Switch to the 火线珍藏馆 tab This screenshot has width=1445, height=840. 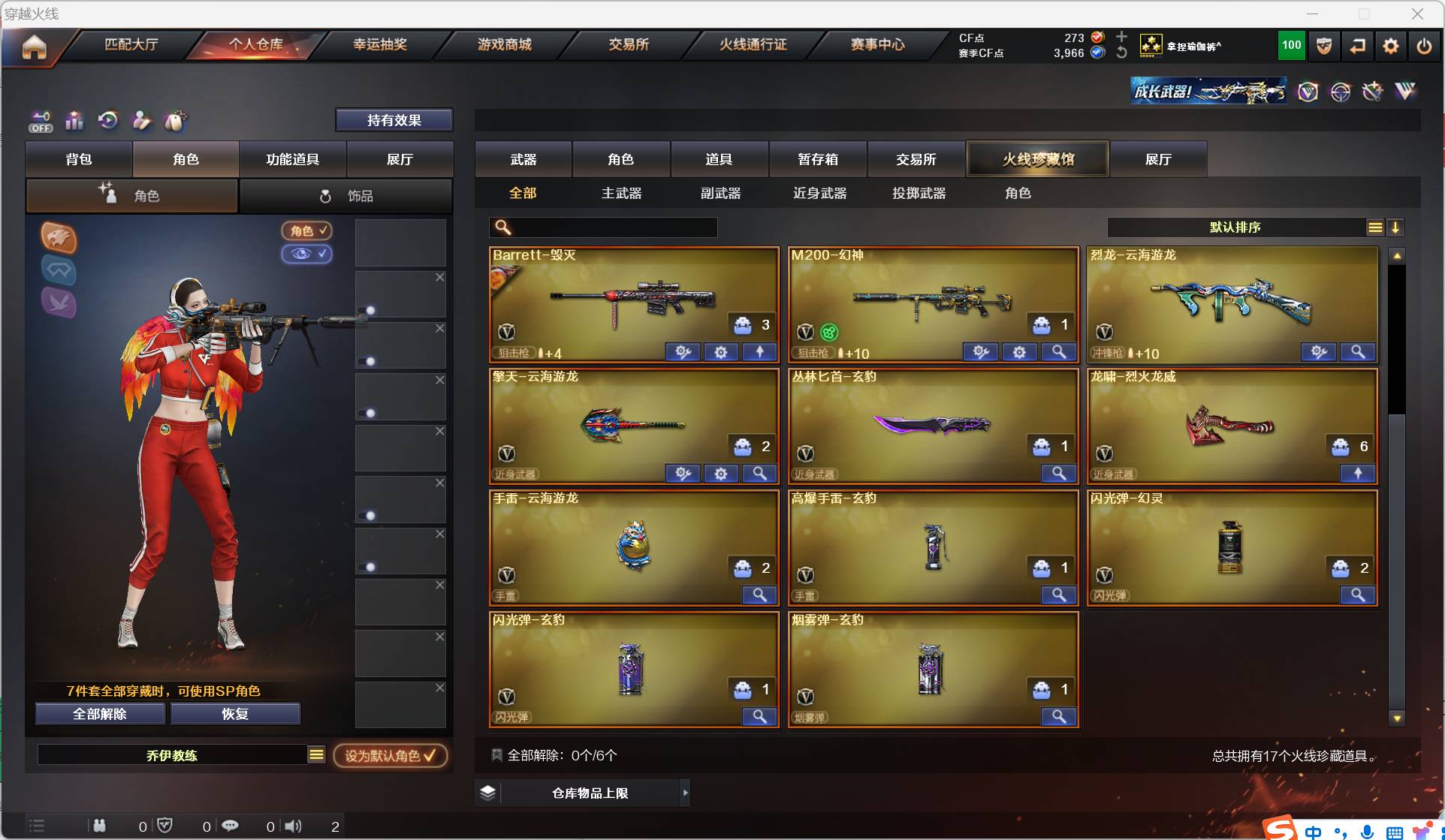point(1037,158)
